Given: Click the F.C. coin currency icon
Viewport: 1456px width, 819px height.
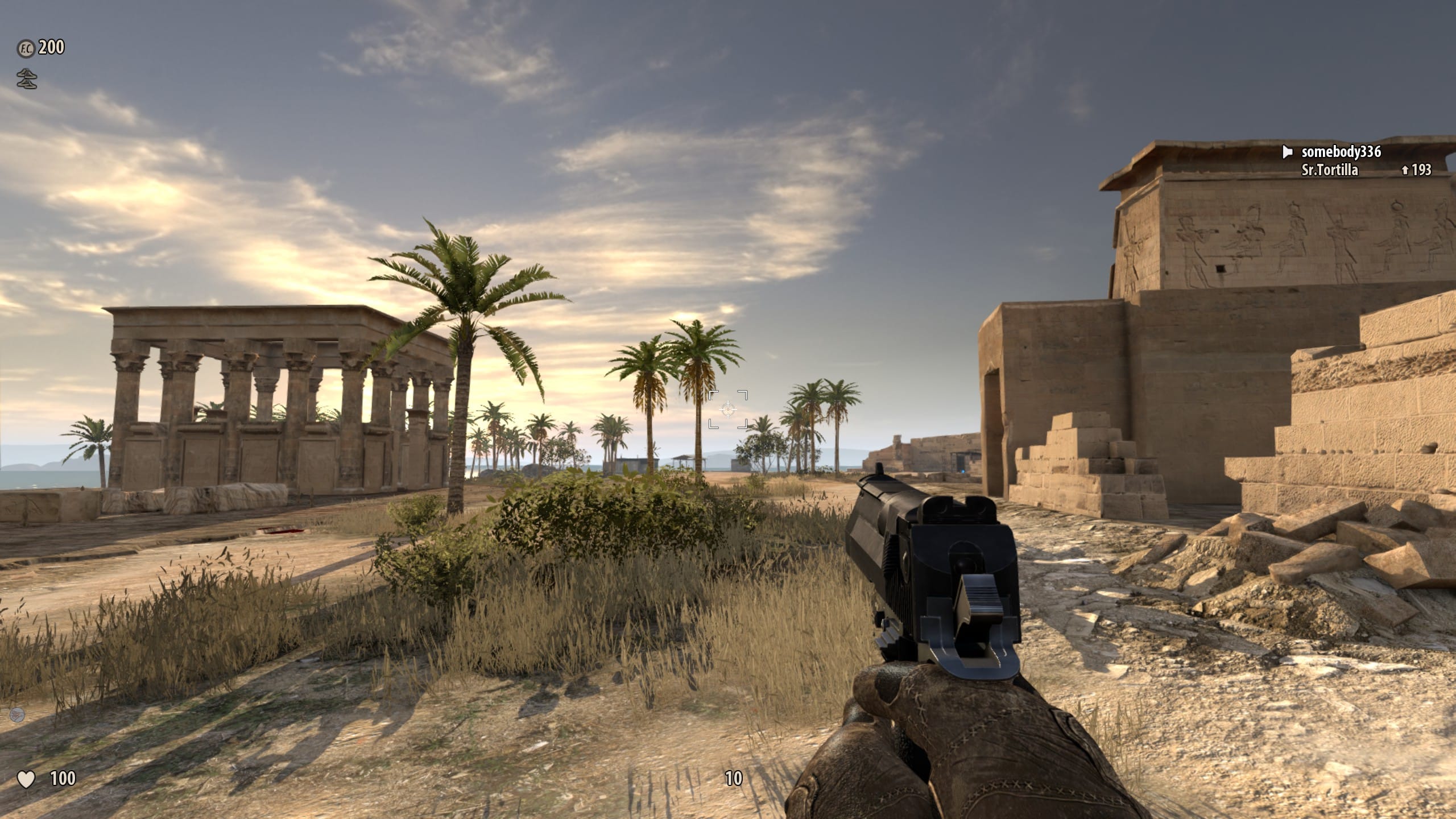Looking at the screenshot, I should (x=27, y=48).
